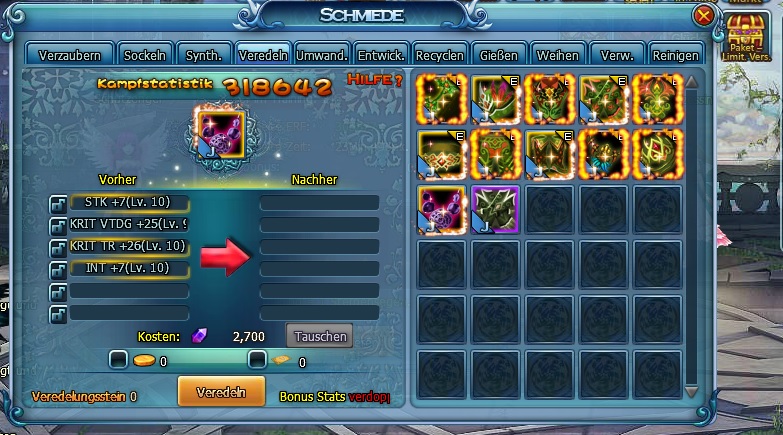The image size is (783, 435).
Task: Switch to the Umwand. tab
Action: 323,55
